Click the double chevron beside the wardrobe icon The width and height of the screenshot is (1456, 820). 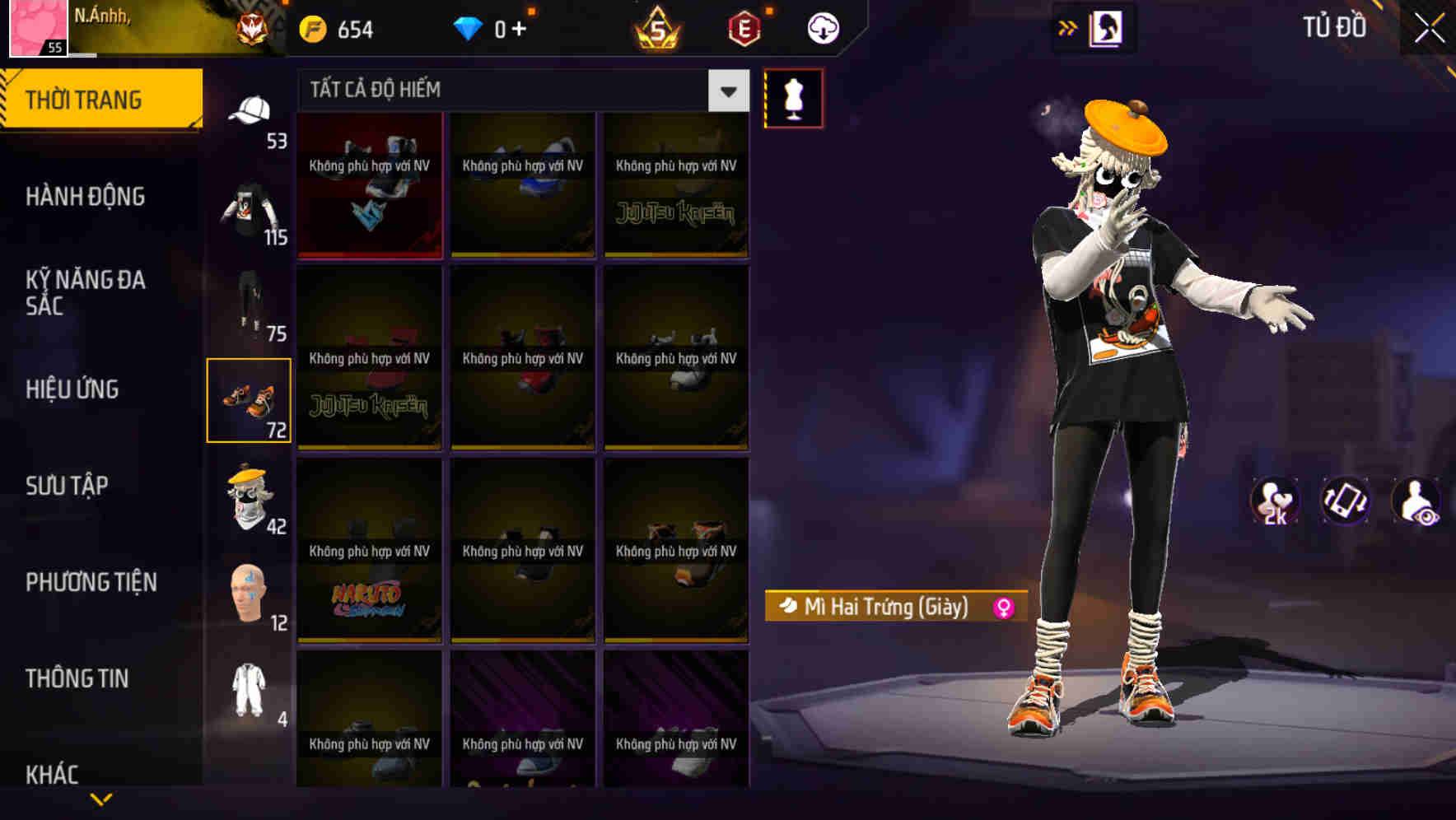(x=1068, y=27)
